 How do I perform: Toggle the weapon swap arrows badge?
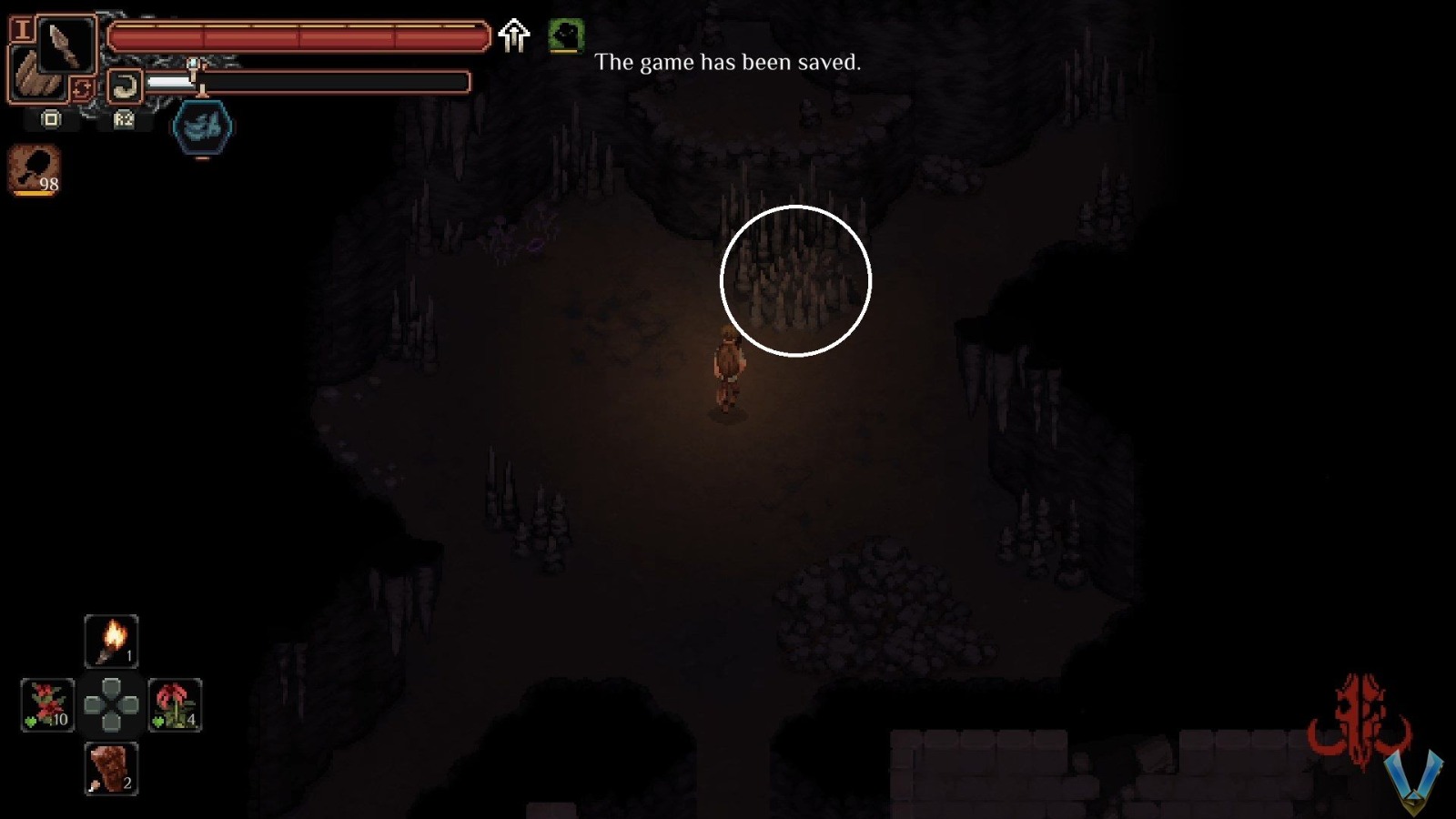point(81,86)
